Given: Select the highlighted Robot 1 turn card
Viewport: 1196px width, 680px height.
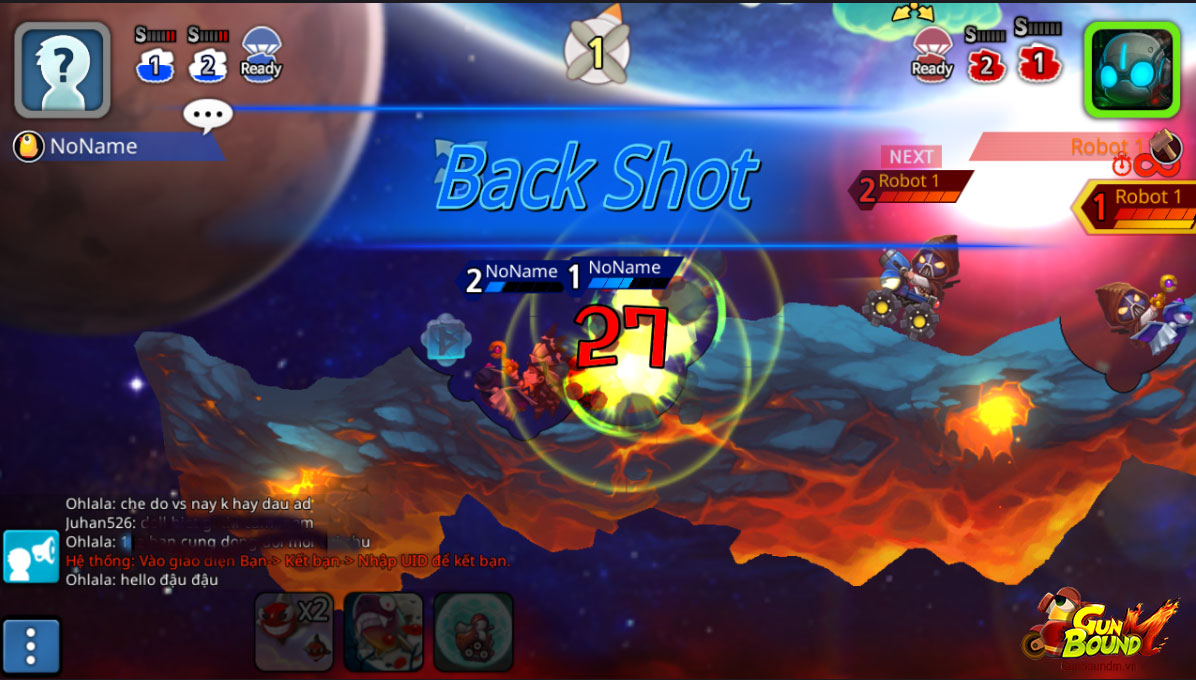Looking at the screenshot, I should point(1135,206).
